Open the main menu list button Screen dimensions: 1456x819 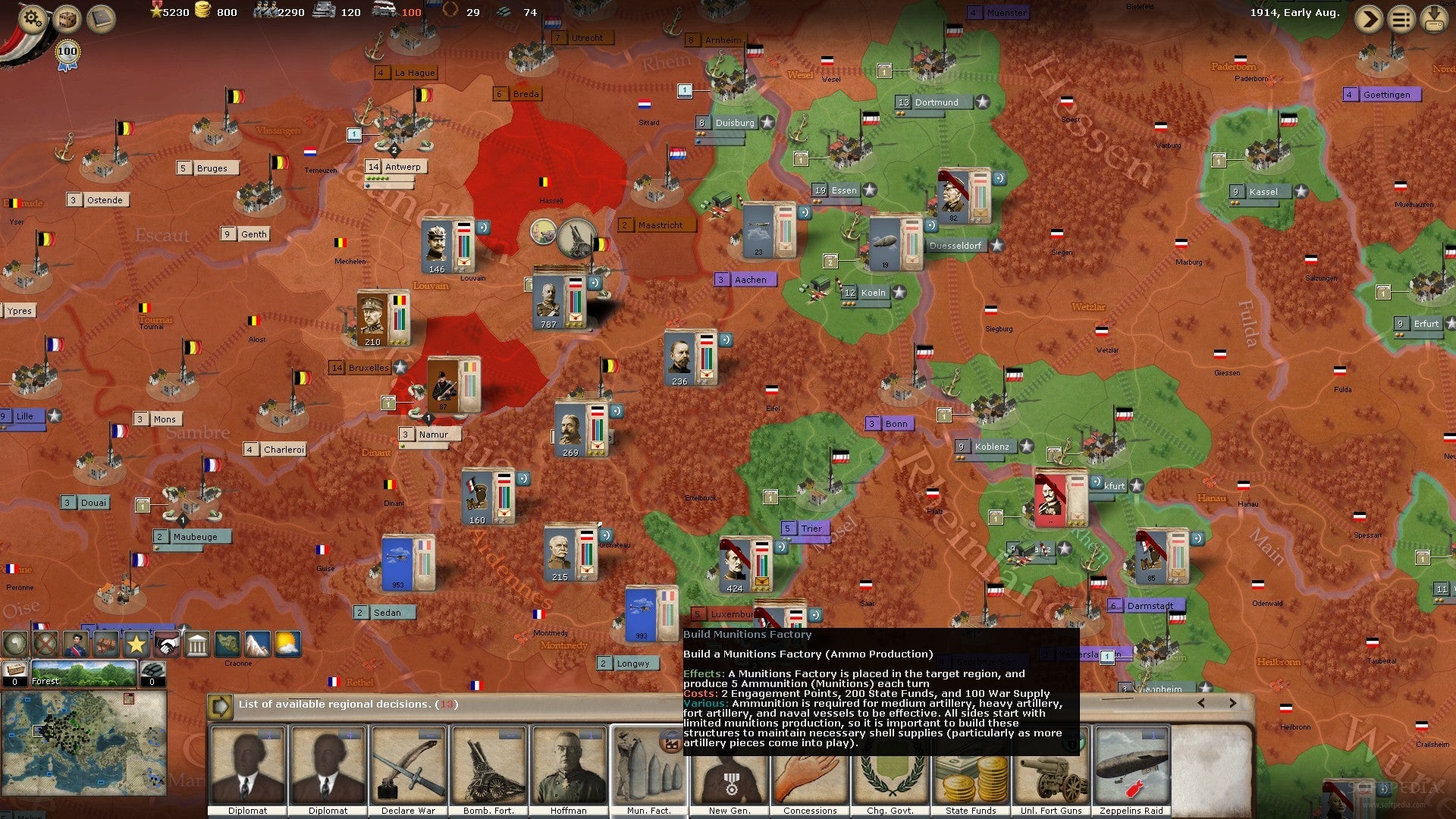(1401, 19)
